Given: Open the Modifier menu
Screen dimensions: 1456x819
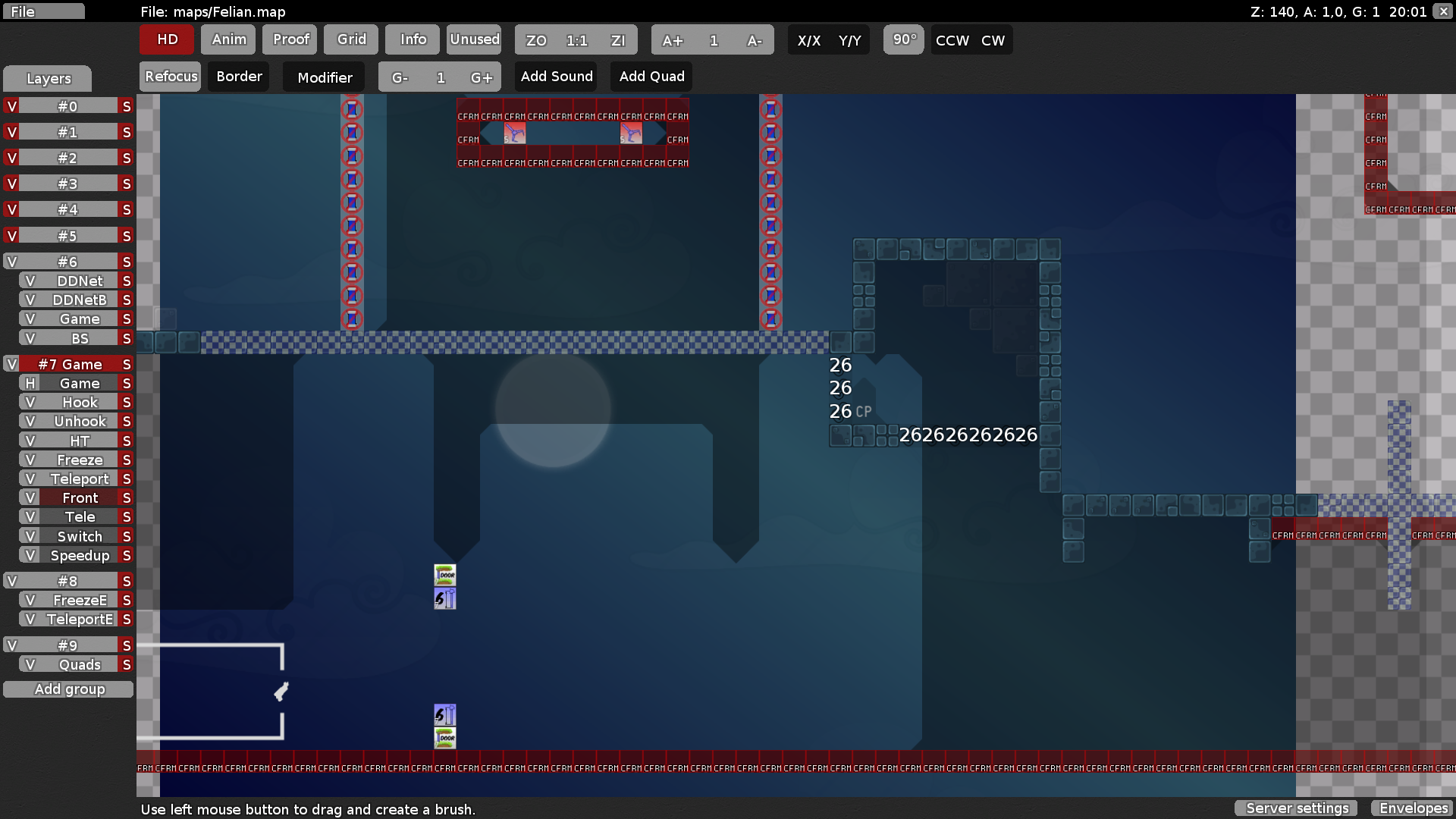Looking at the screenshot, I should click(x=324, y=77).
